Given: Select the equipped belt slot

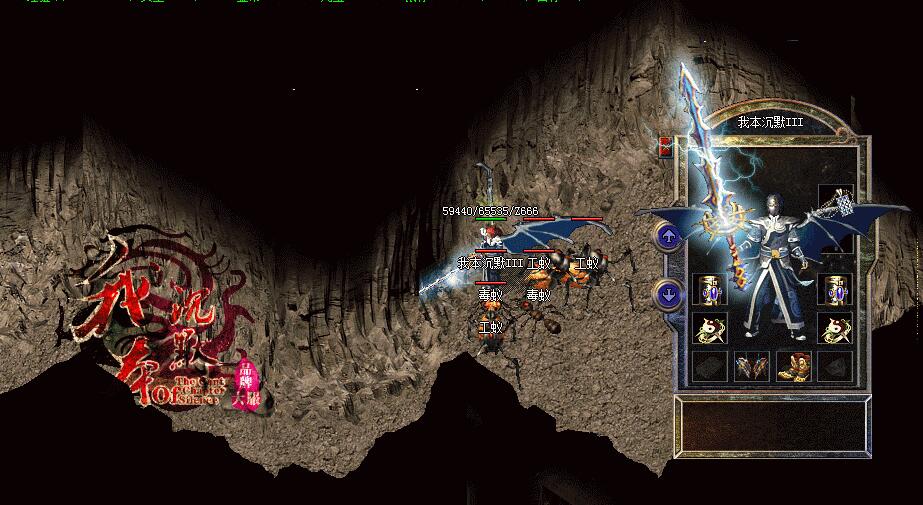Looking at the screenshot, I should coord(751,367).
